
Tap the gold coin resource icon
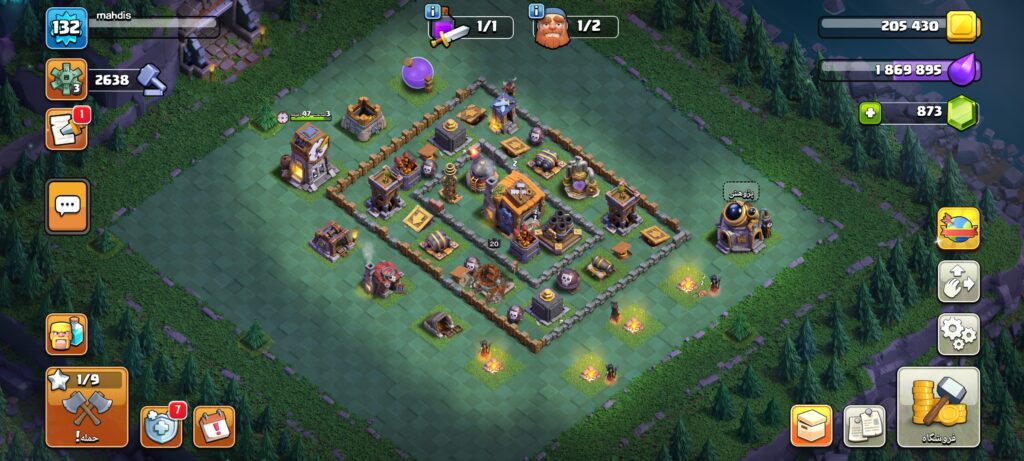coord(961,27)
